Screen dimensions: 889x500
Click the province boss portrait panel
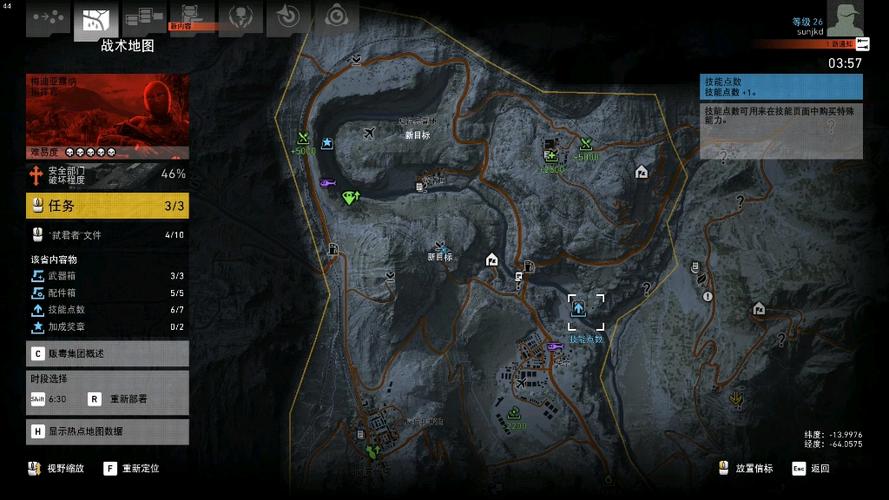pos(107,116)
